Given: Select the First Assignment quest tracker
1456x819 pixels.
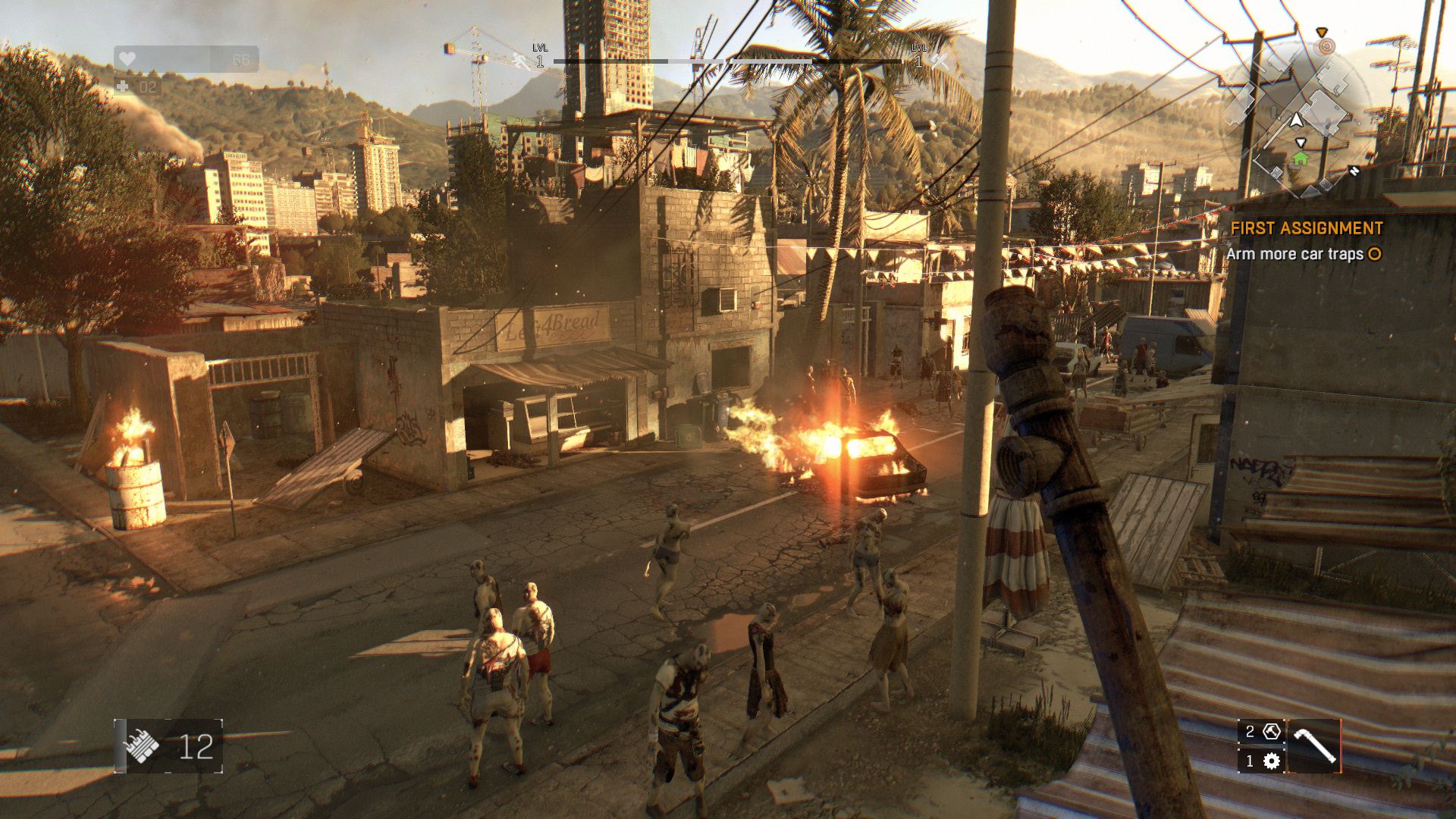Looking at the screenshot, I should [1306, 228].
